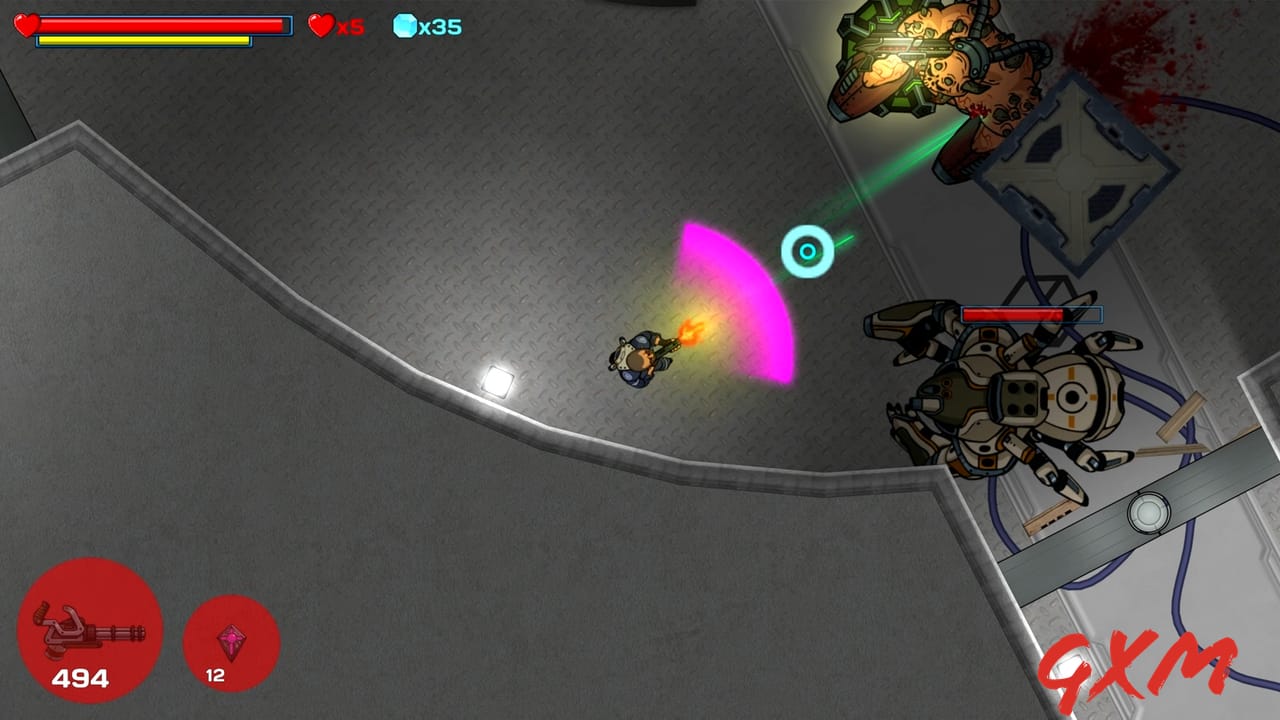1280x720 pixels.
Task: Click the circular floor hatch on the right
Action: point(1148,513)
